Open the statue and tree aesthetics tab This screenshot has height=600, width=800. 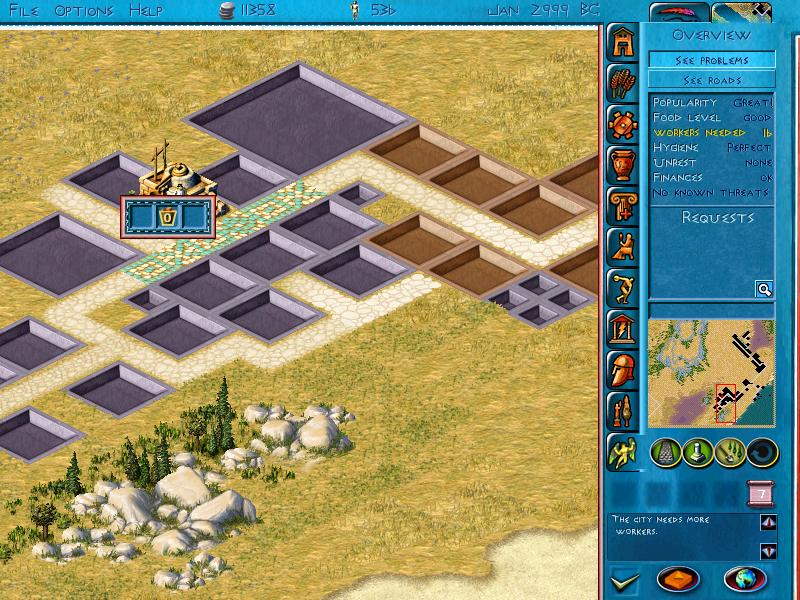(623, 409)
